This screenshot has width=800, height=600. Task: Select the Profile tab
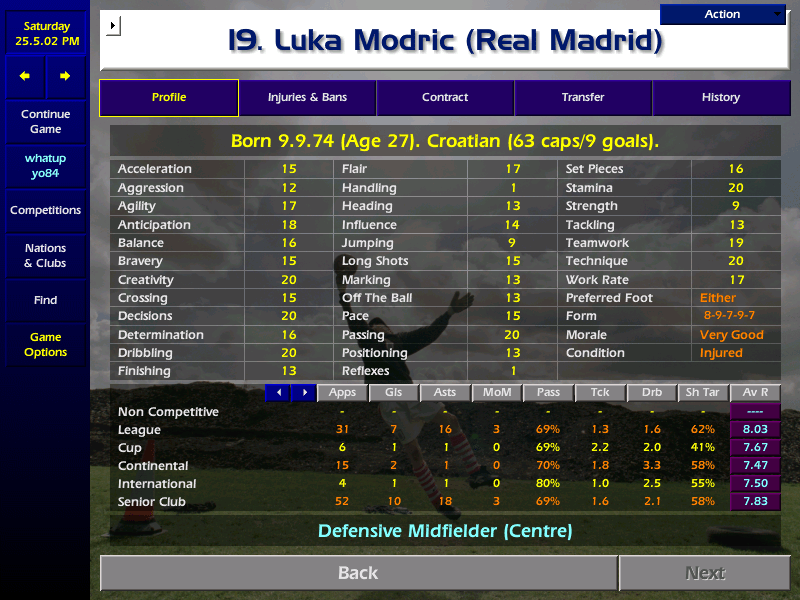tap(169, 97)
